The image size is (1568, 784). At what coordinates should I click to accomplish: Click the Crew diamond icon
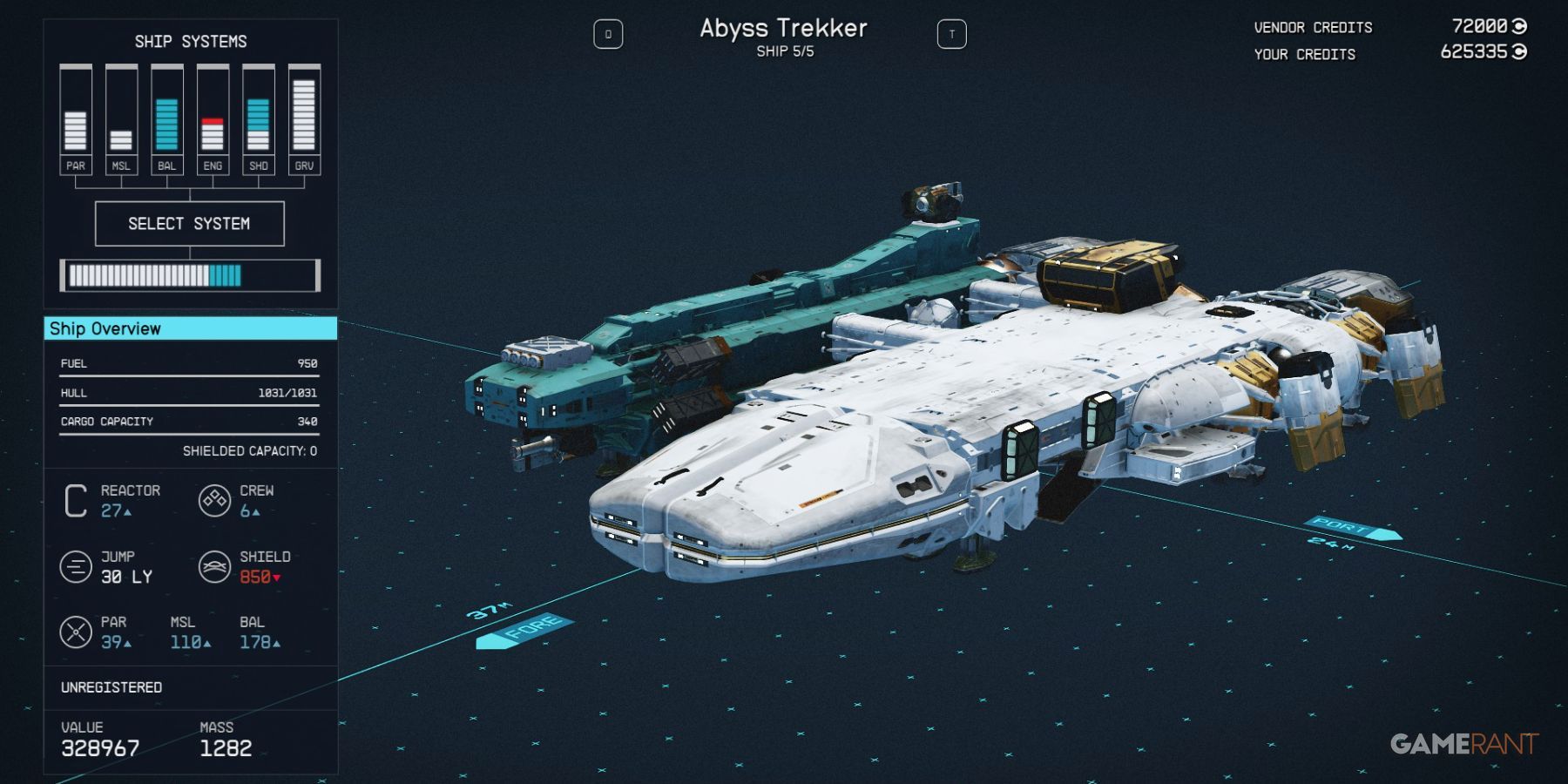215,500
